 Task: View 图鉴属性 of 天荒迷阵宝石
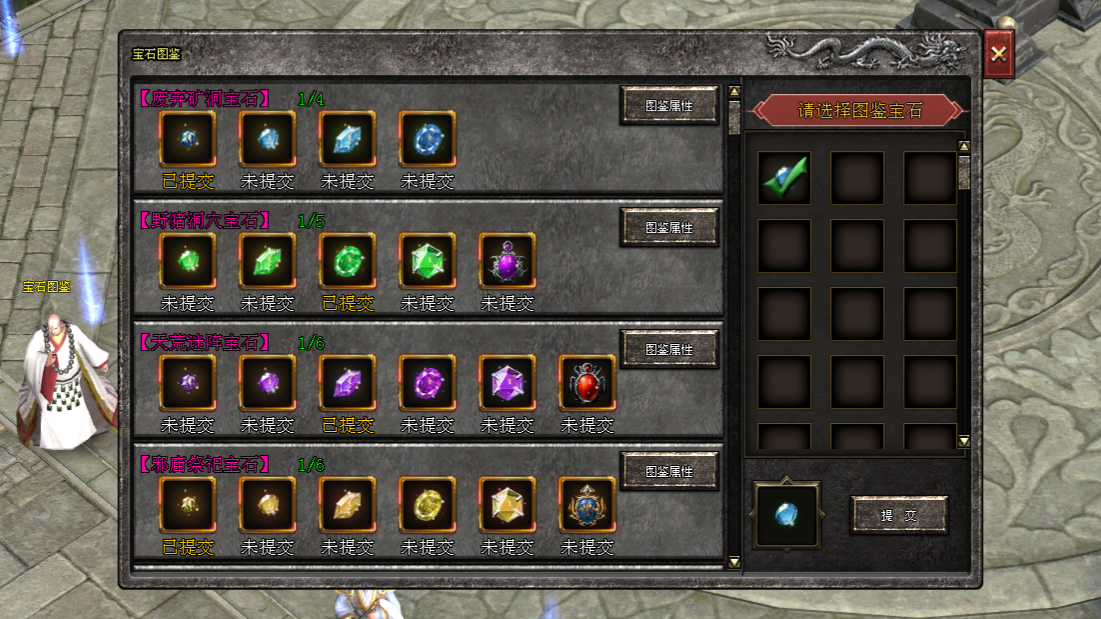669,349
